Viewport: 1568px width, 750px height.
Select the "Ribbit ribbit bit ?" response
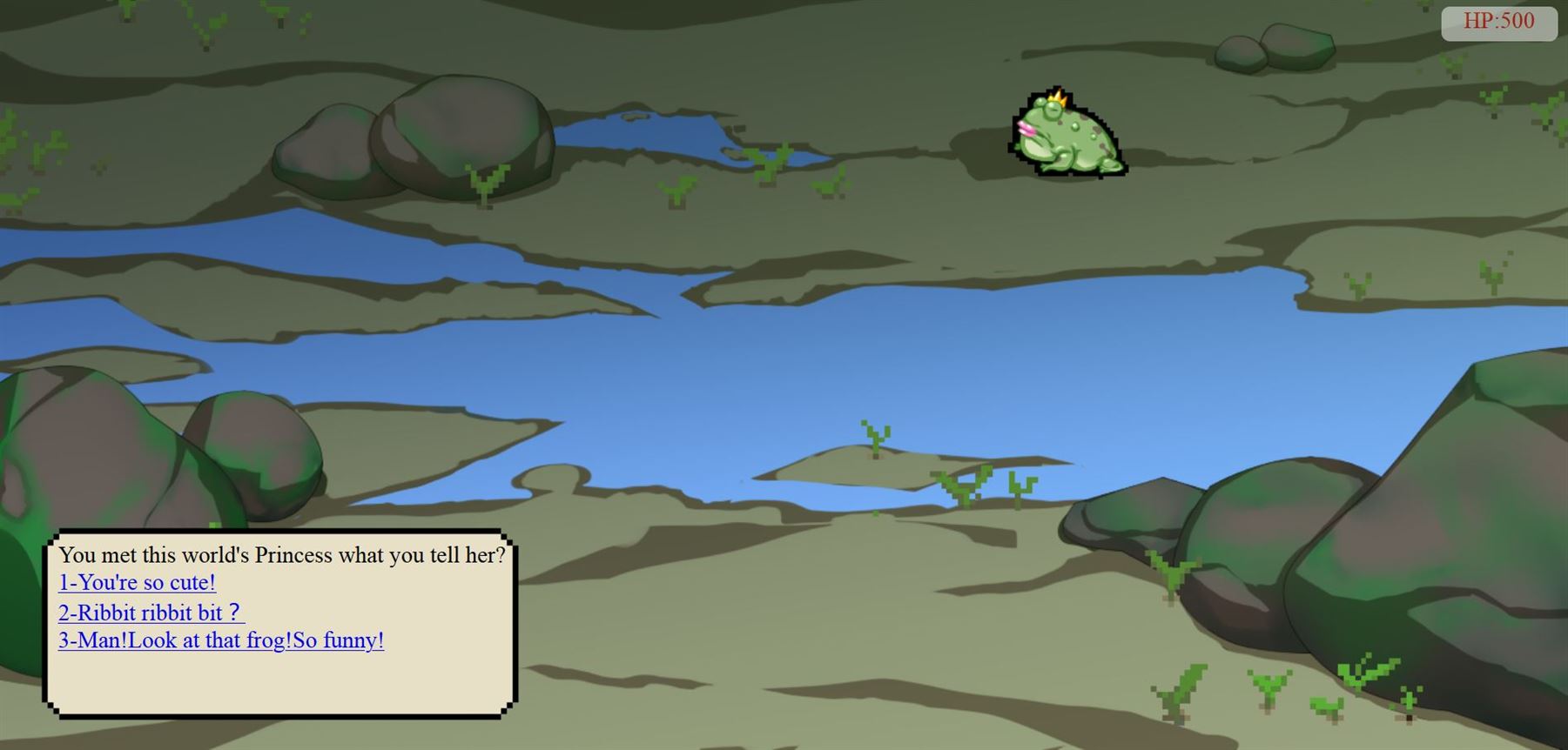[x=151, y=613]
